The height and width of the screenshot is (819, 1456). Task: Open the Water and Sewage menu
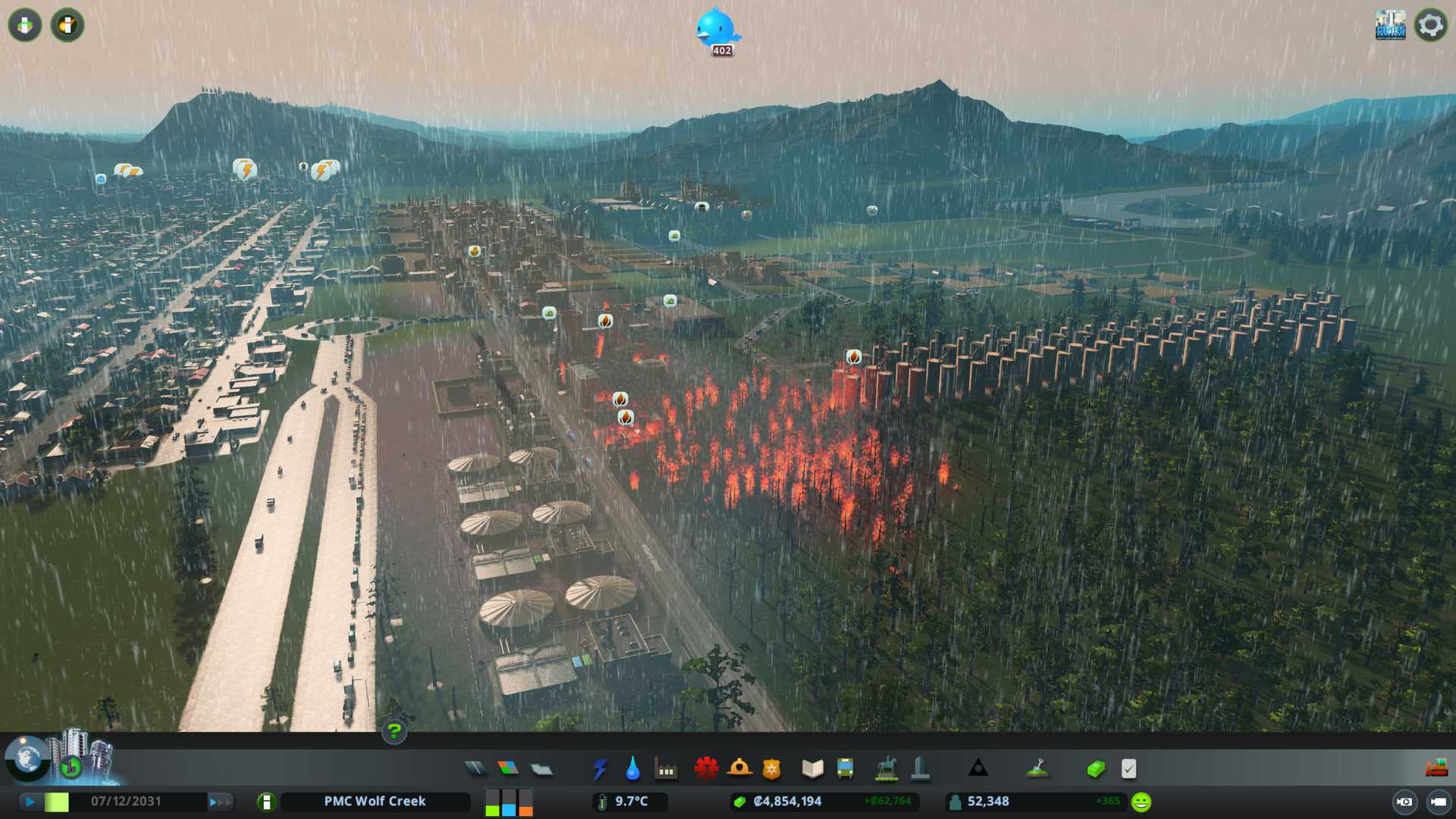[x=632, y=769]
